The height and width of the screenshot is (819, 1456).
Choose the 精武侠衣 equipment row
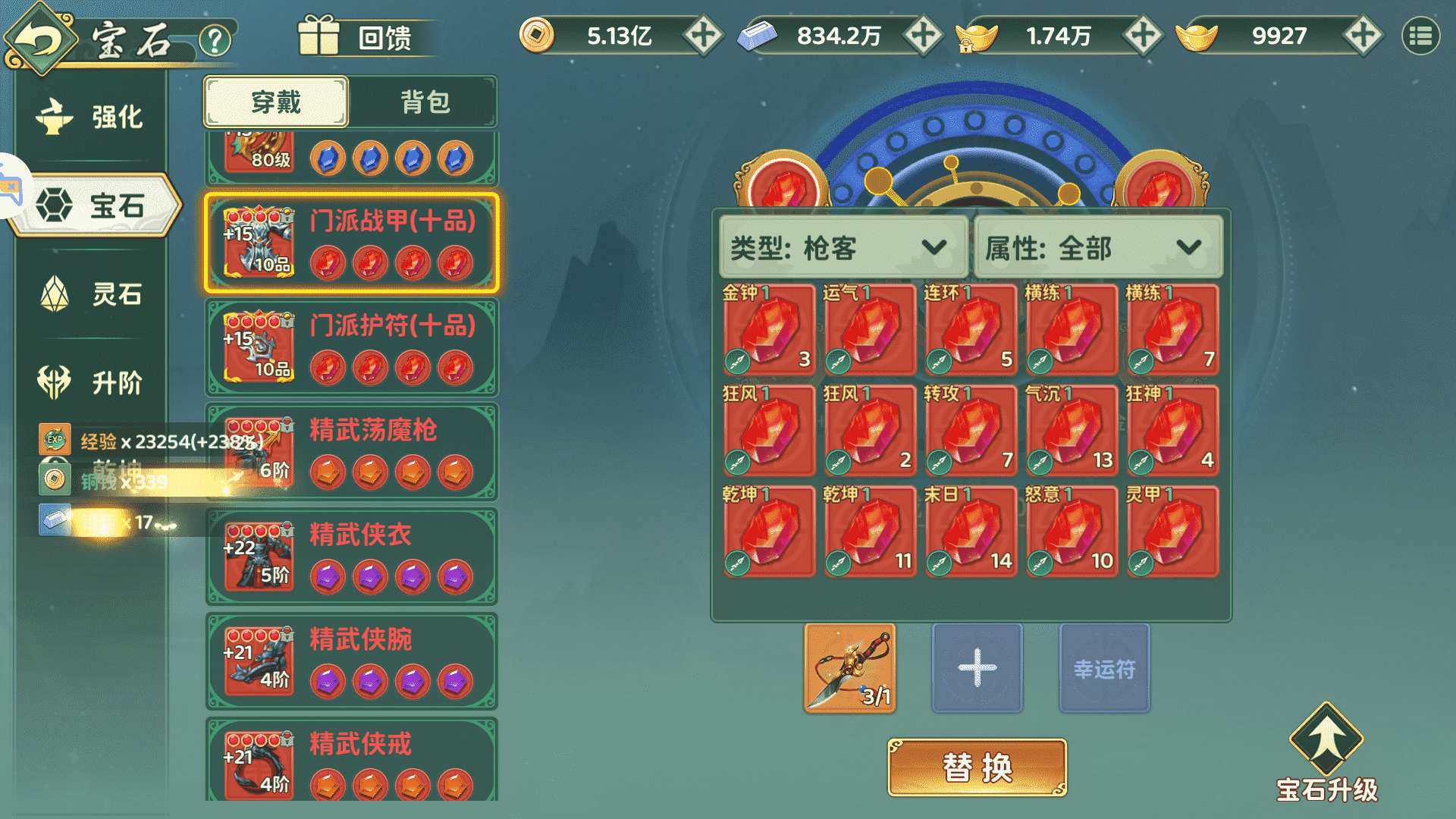(351, 557)
